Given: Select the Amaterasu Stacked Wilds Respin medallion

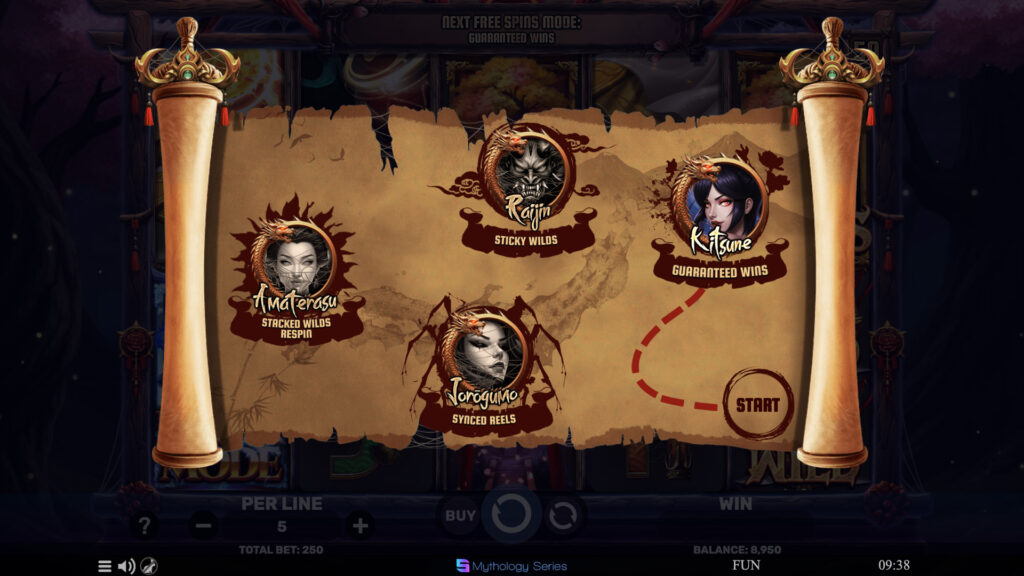Looking at the screenshot, I should point(294,262).
